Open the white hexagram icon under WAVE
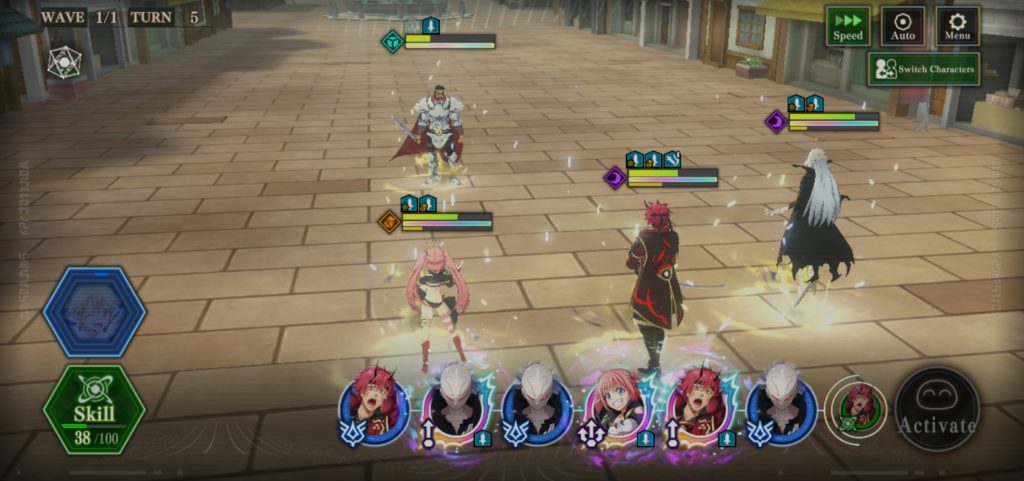Image resolution: width=1024 pixels, height=481 pixels. [64, 62]
